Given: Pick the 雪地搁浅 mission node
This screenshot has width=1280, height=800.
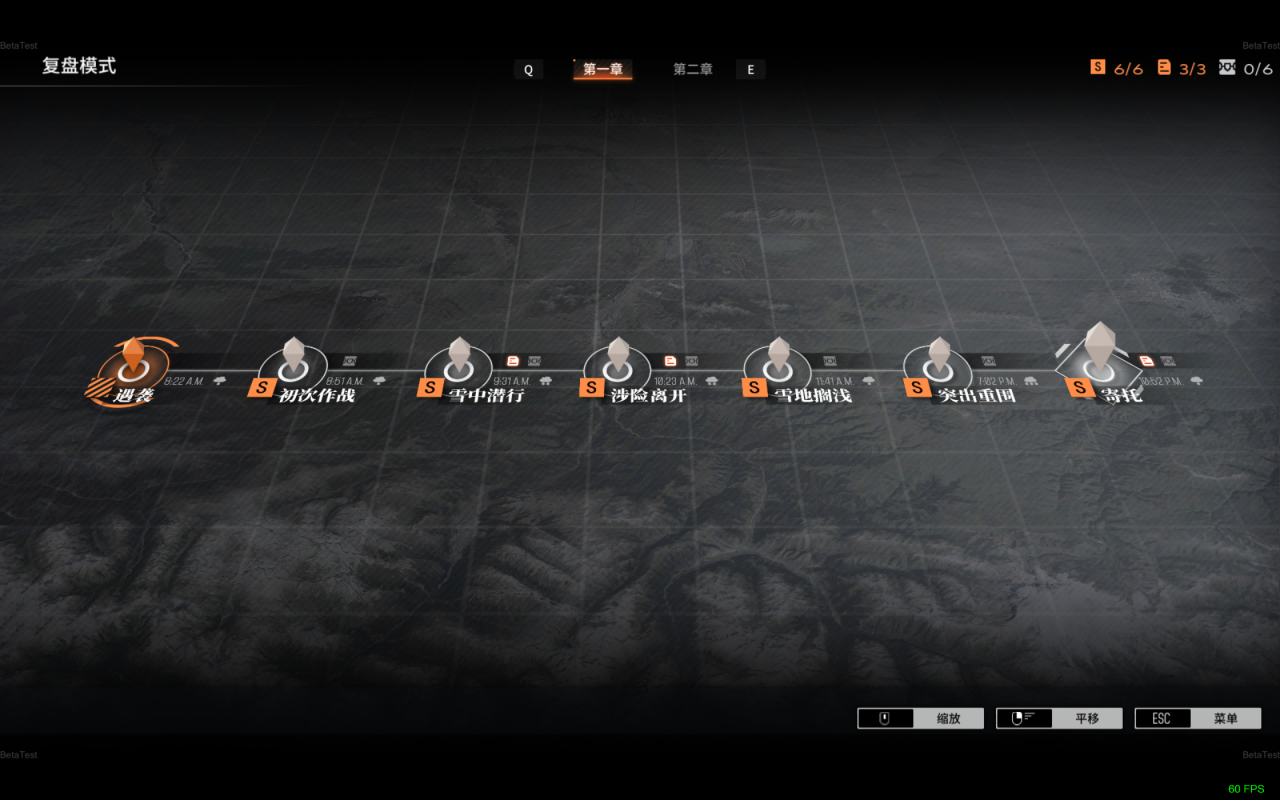Looking at the screenshot, I should click(x=778, y=370).
